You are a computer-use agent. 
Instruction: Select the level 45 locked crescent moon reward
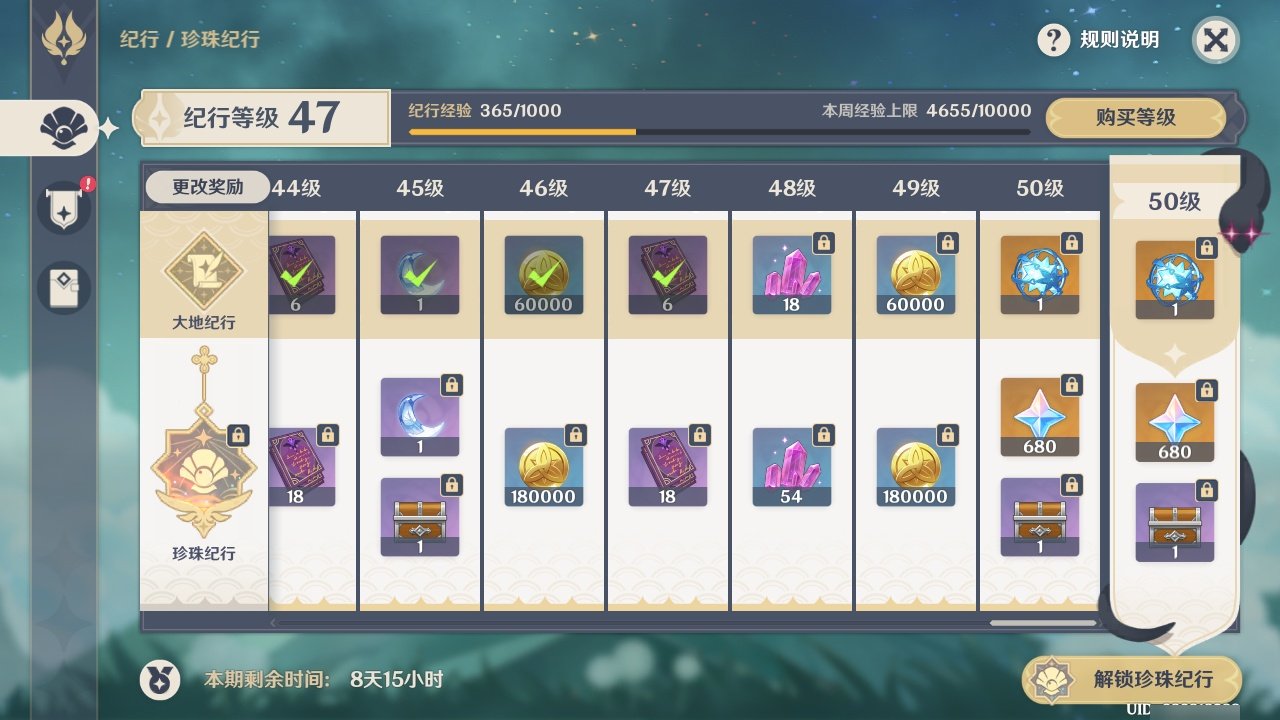click(420, 417)
